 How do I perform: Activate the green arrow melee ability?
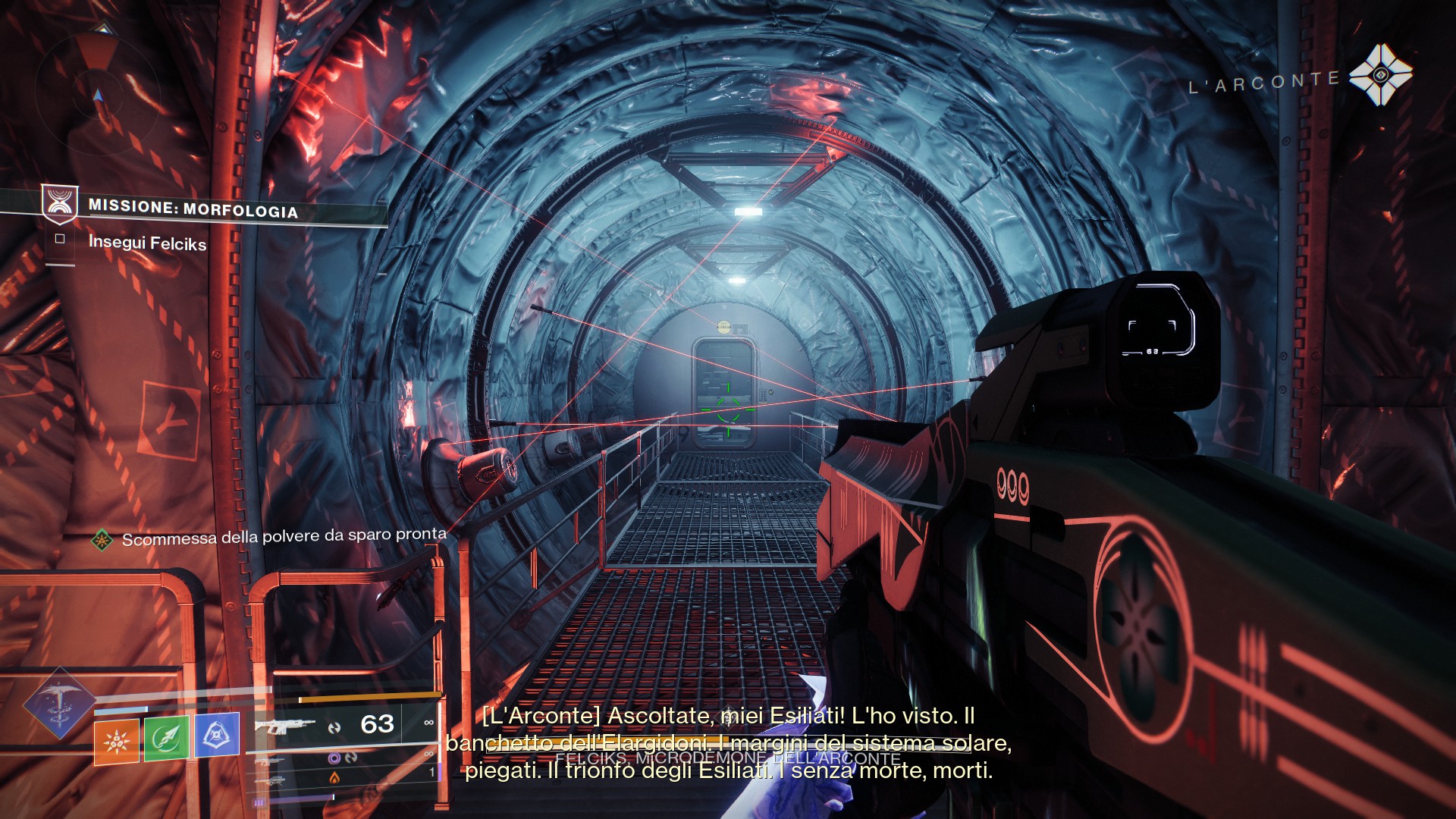167,737
